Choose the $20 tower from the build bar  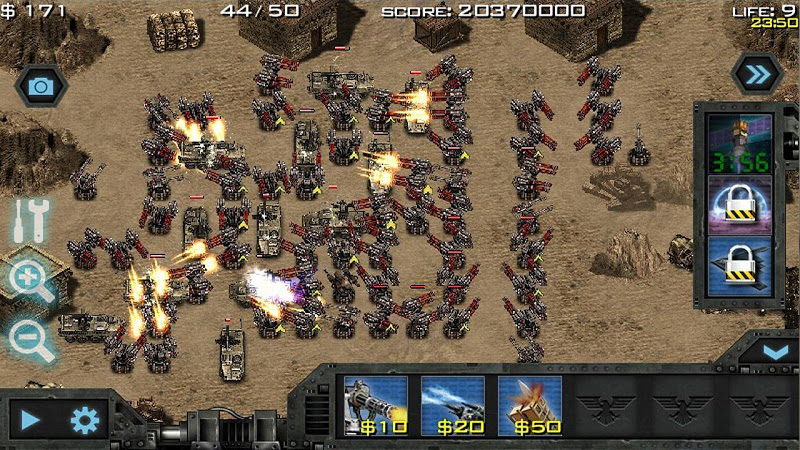[x=452, y=405]
